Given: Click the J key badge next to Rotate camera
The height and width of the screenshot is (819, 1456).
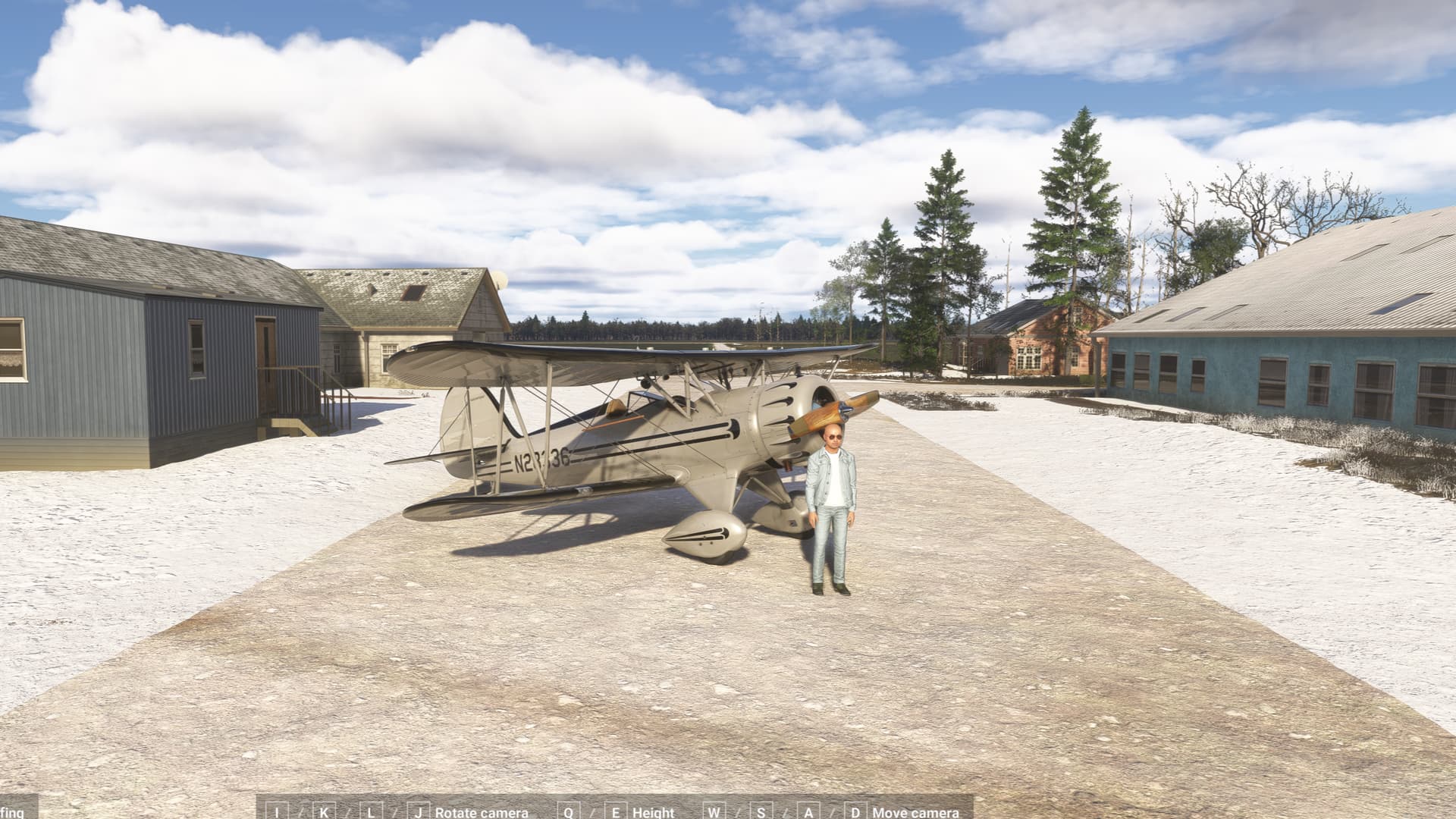Looking at the screenshot, I should pyautogui.click(x=418, y=812).
